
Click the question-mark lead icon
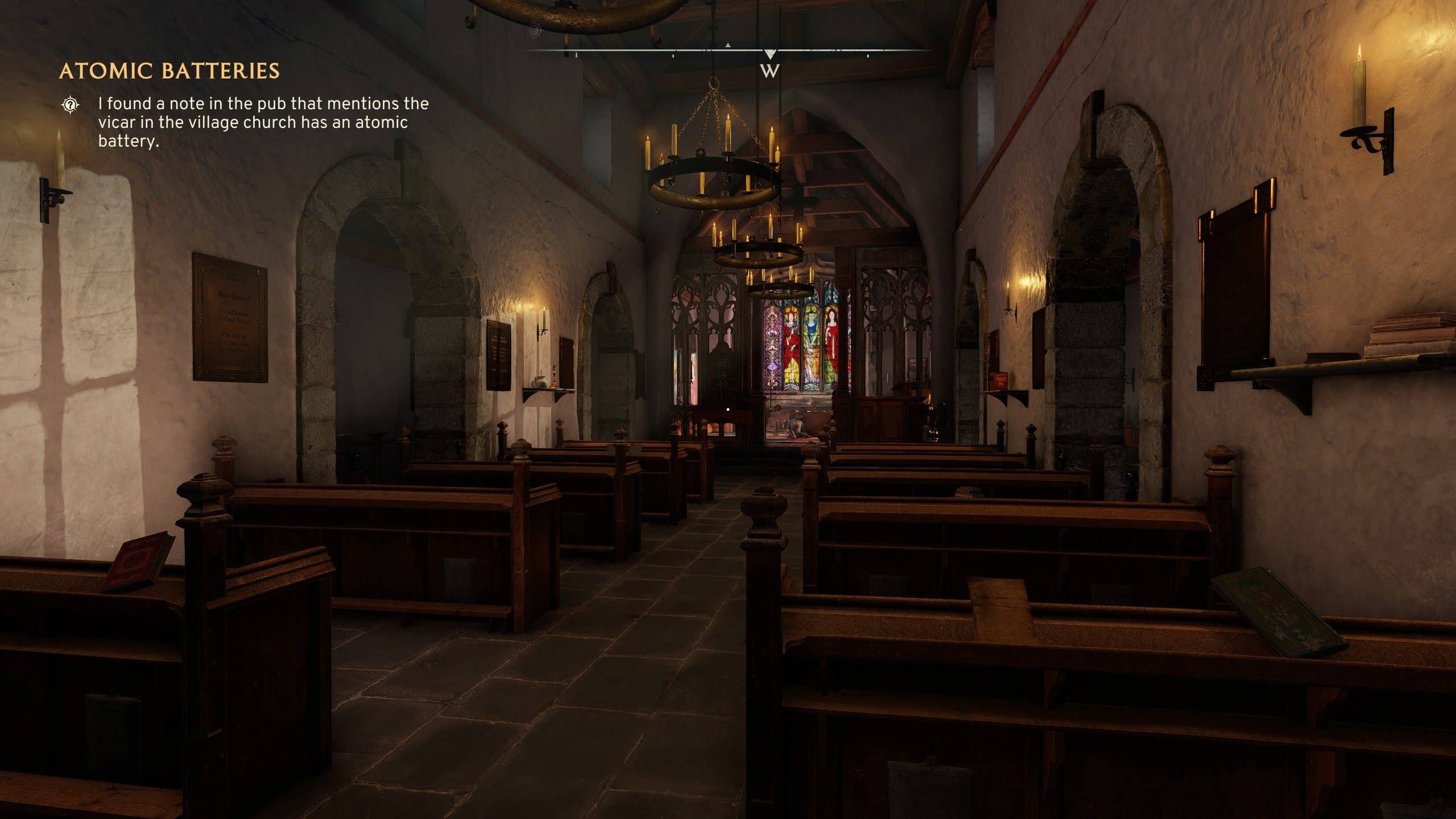[x=70, y=105]
